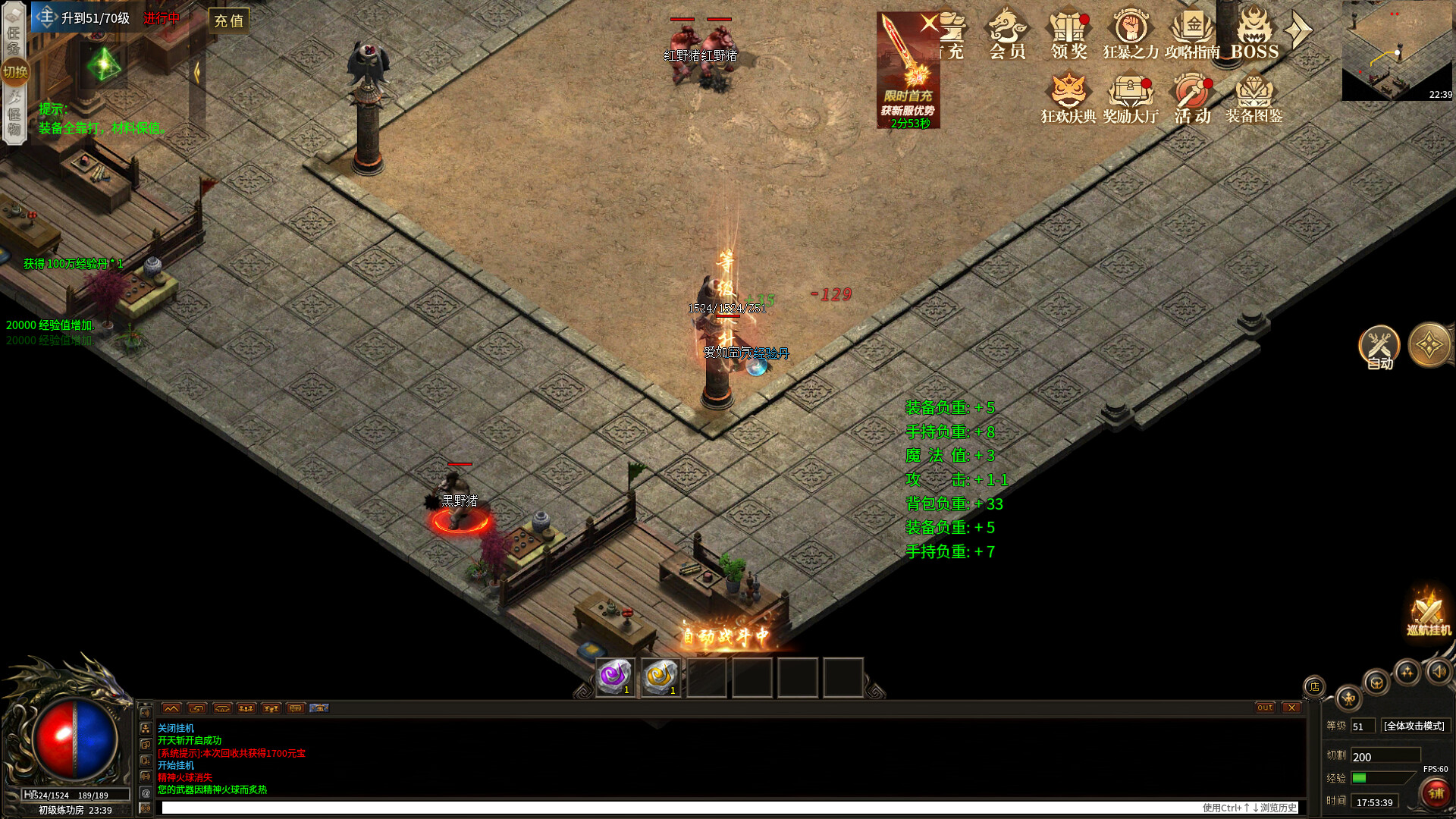The height and width of the screenshot is (819, 1456).
Task: Click the green 经验 experience progress bar
Action: [1359, 778]
